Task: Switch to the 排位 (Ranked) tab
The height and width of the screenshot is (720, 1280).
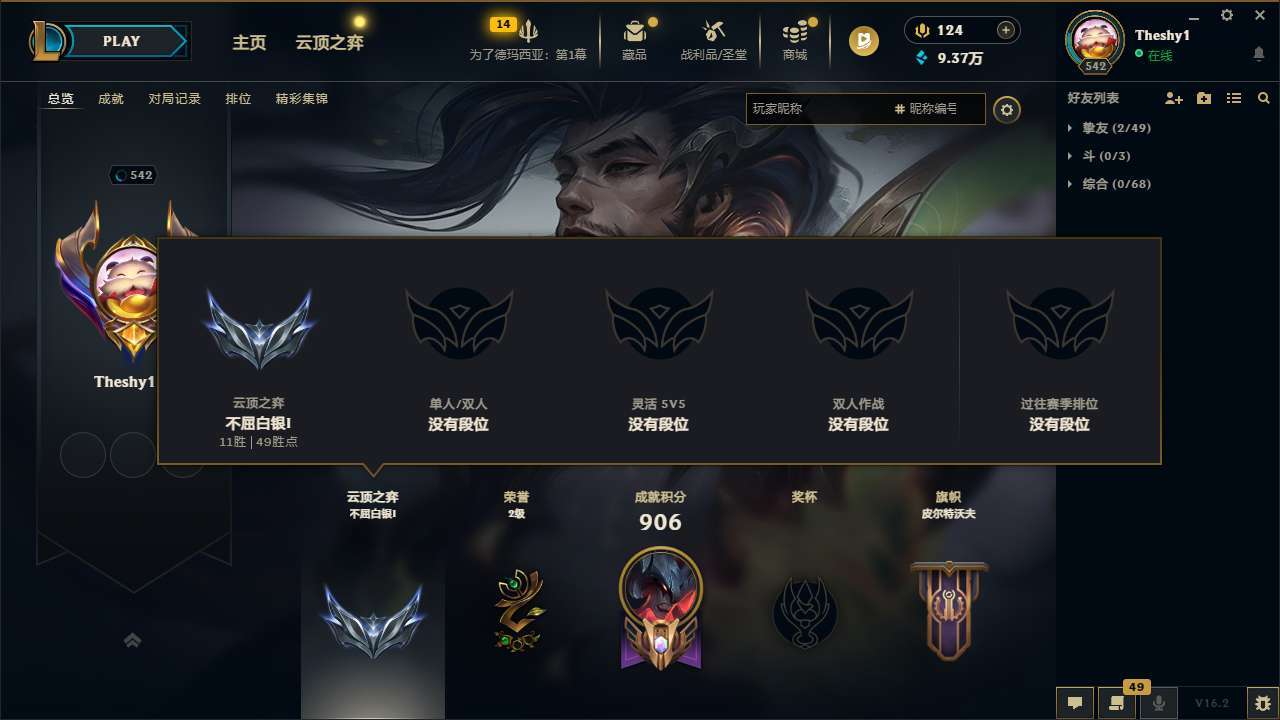Action: tap(239, 98)
